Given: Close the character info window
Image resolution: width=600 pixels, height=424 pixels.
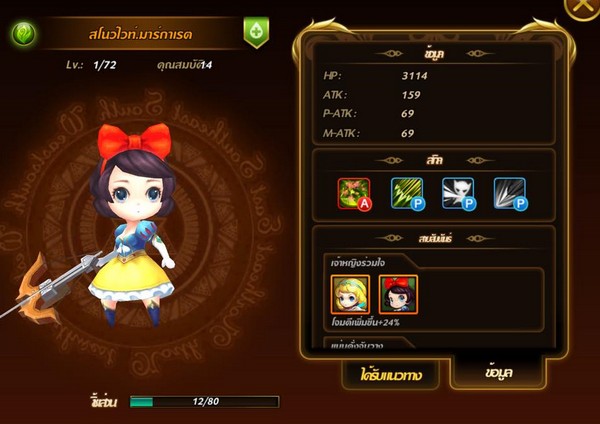Looking at the screenshot, I should click(x=583, y=8).
